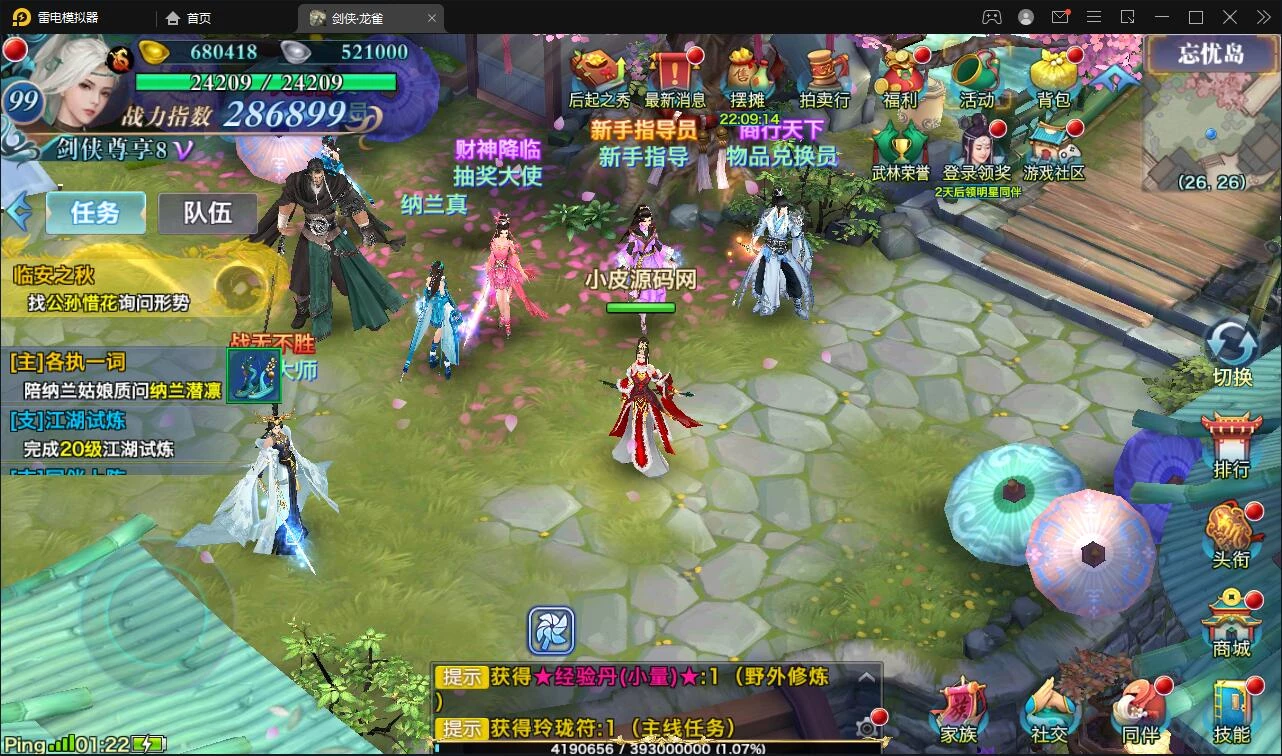Screen dimensions: 1282x756
Task: Claim the 登录领奖 login reward
Action: click(977, 148)
